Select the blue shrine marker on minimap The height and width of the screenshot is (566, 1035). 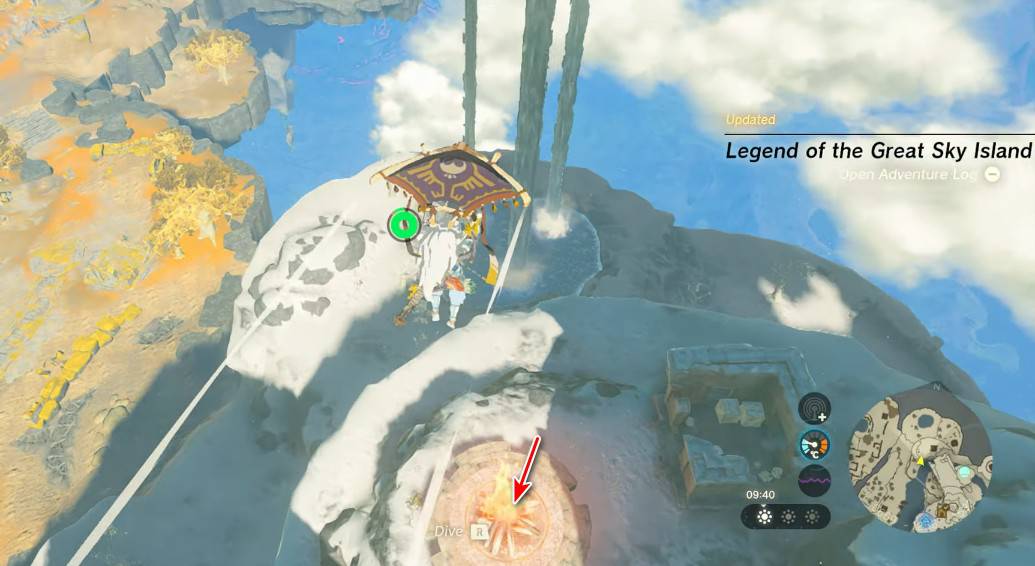pyautogui.click(x=927, y=520)
